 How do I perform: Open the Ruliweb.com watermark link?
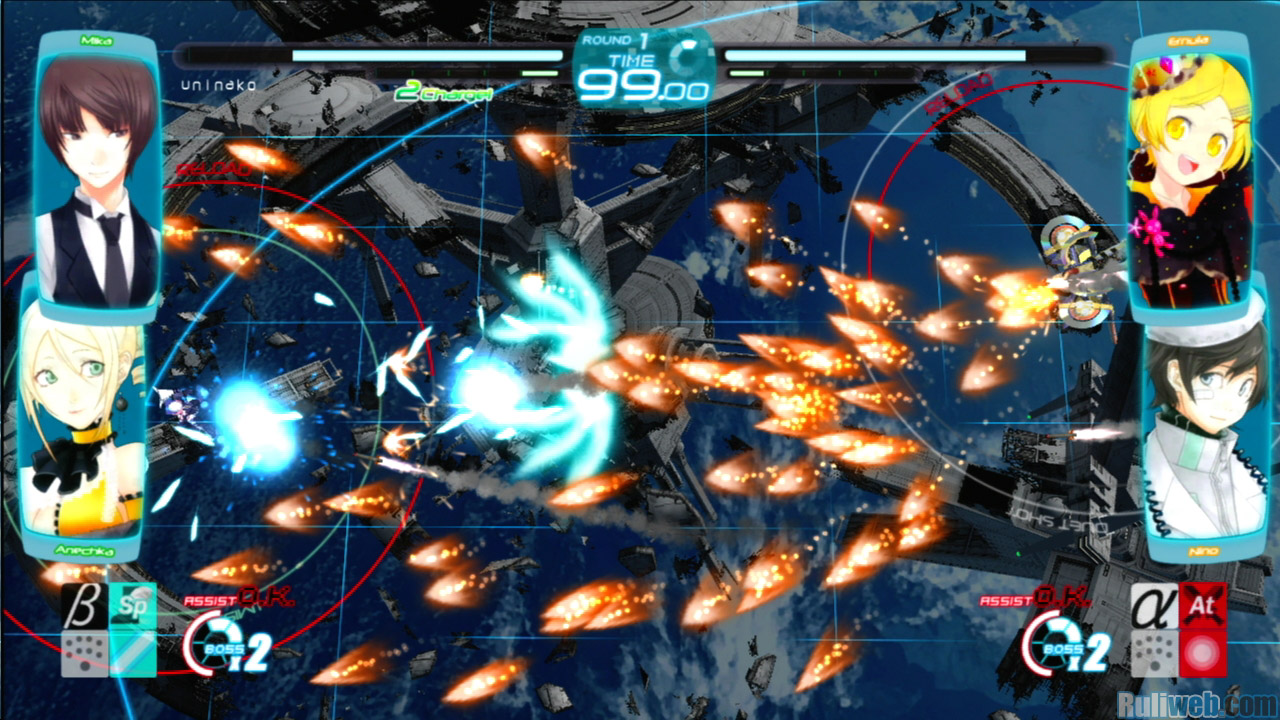[x=1196, y=704]
